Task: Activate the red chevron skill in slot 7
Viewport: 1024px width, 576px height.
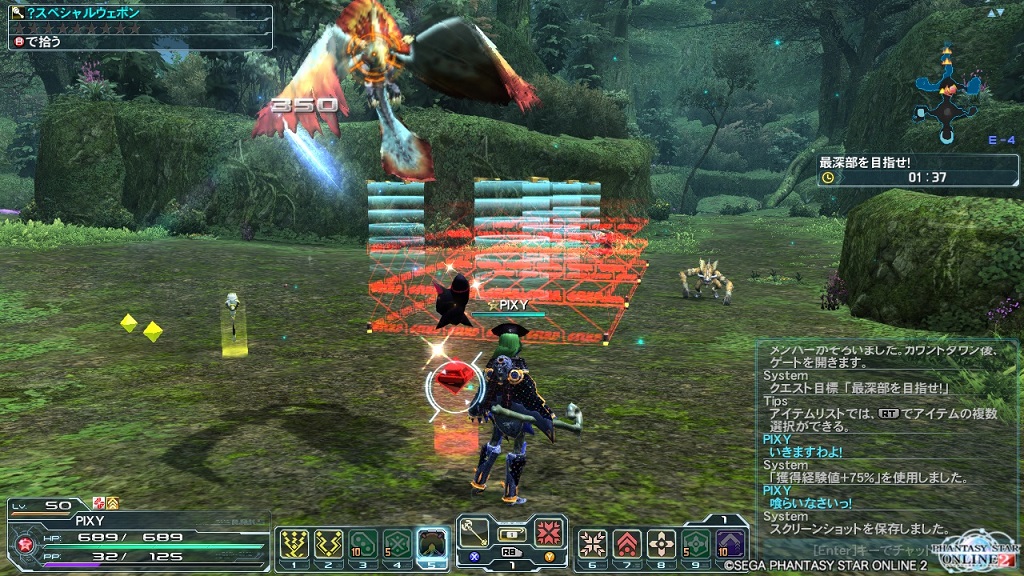Action: pyautogui.click(x=627, y=544)
